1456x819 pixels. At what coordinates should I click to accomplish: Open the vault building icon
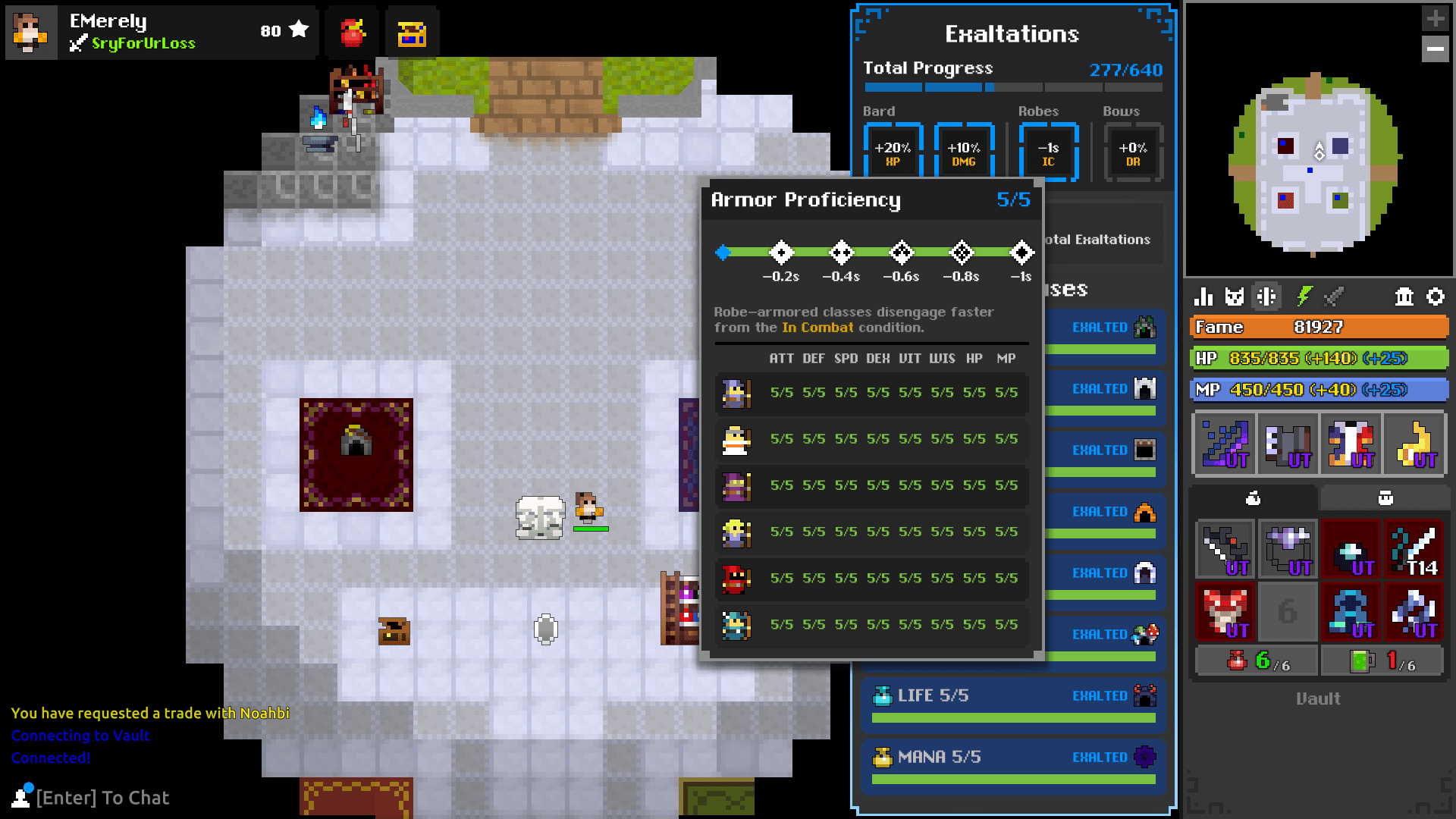1404,297
